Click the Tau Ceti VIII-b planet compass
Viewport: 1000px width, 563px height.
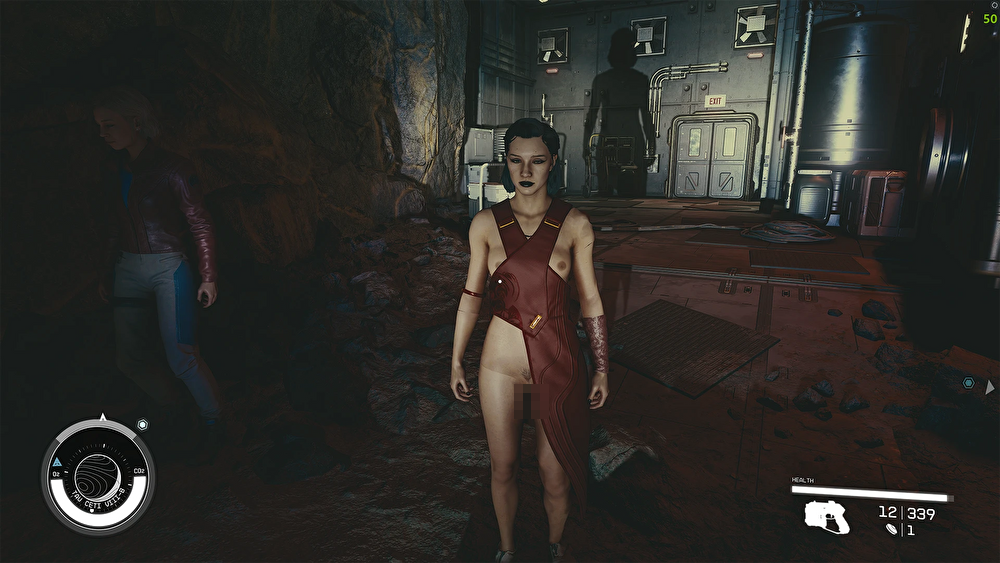(98, 473)
